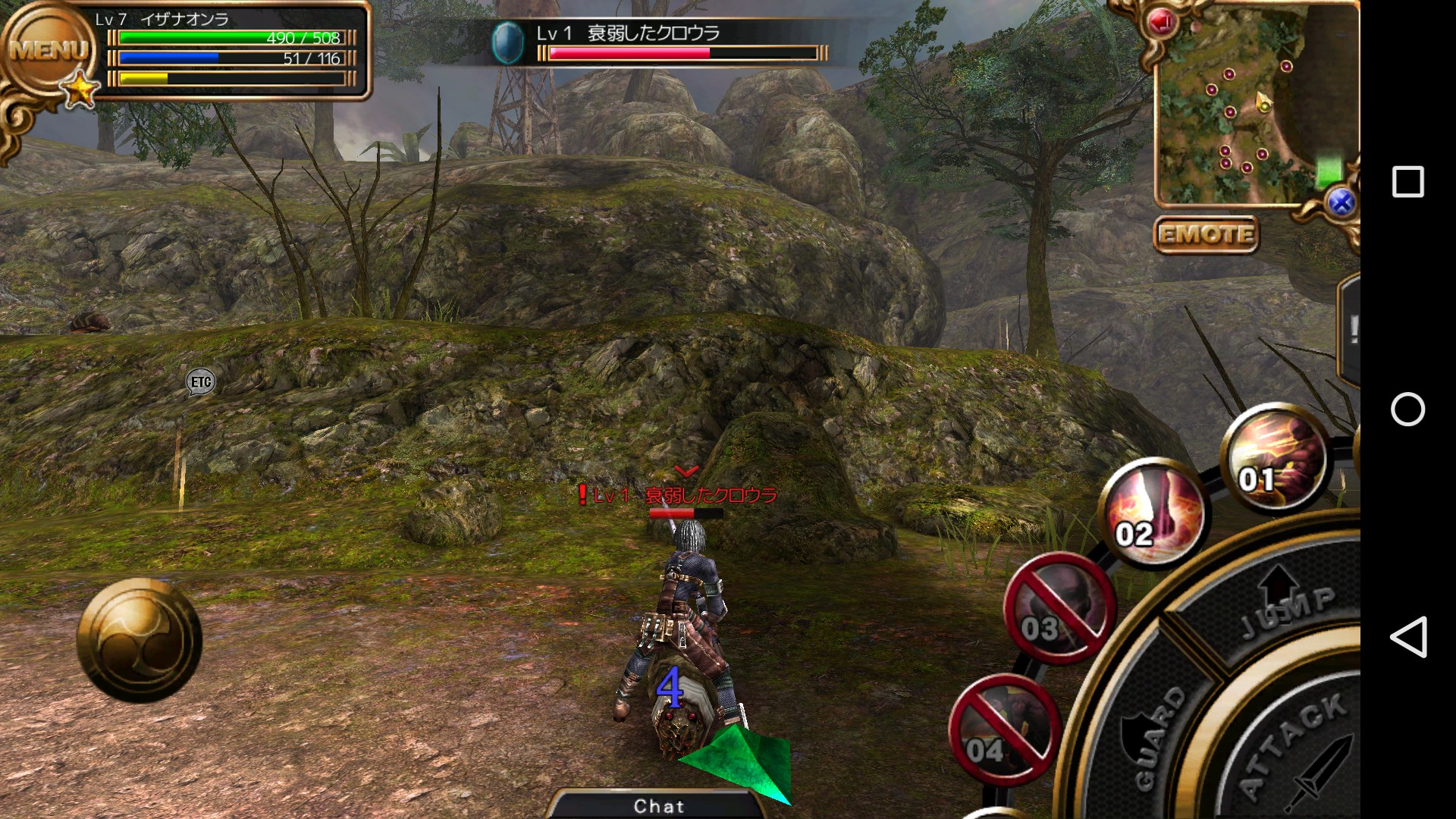Close minimap with blue X button
1456x819 pixels.
point(1341,202)
